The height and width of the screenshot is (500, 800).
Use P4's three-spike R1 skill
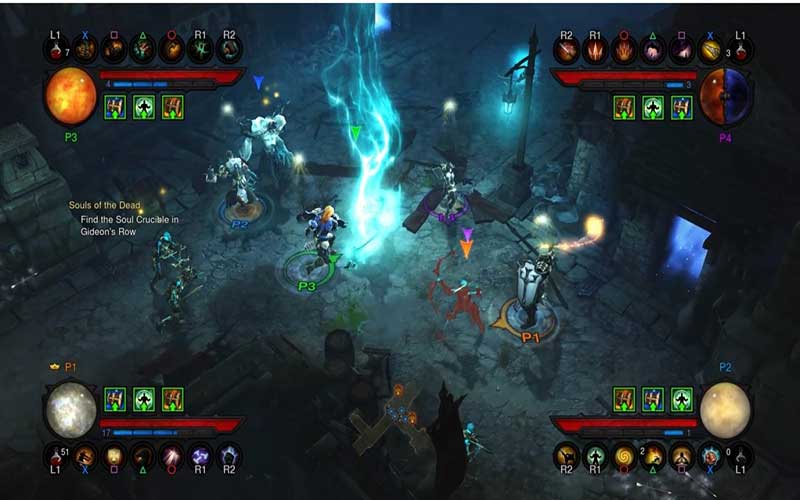(597, 49)
